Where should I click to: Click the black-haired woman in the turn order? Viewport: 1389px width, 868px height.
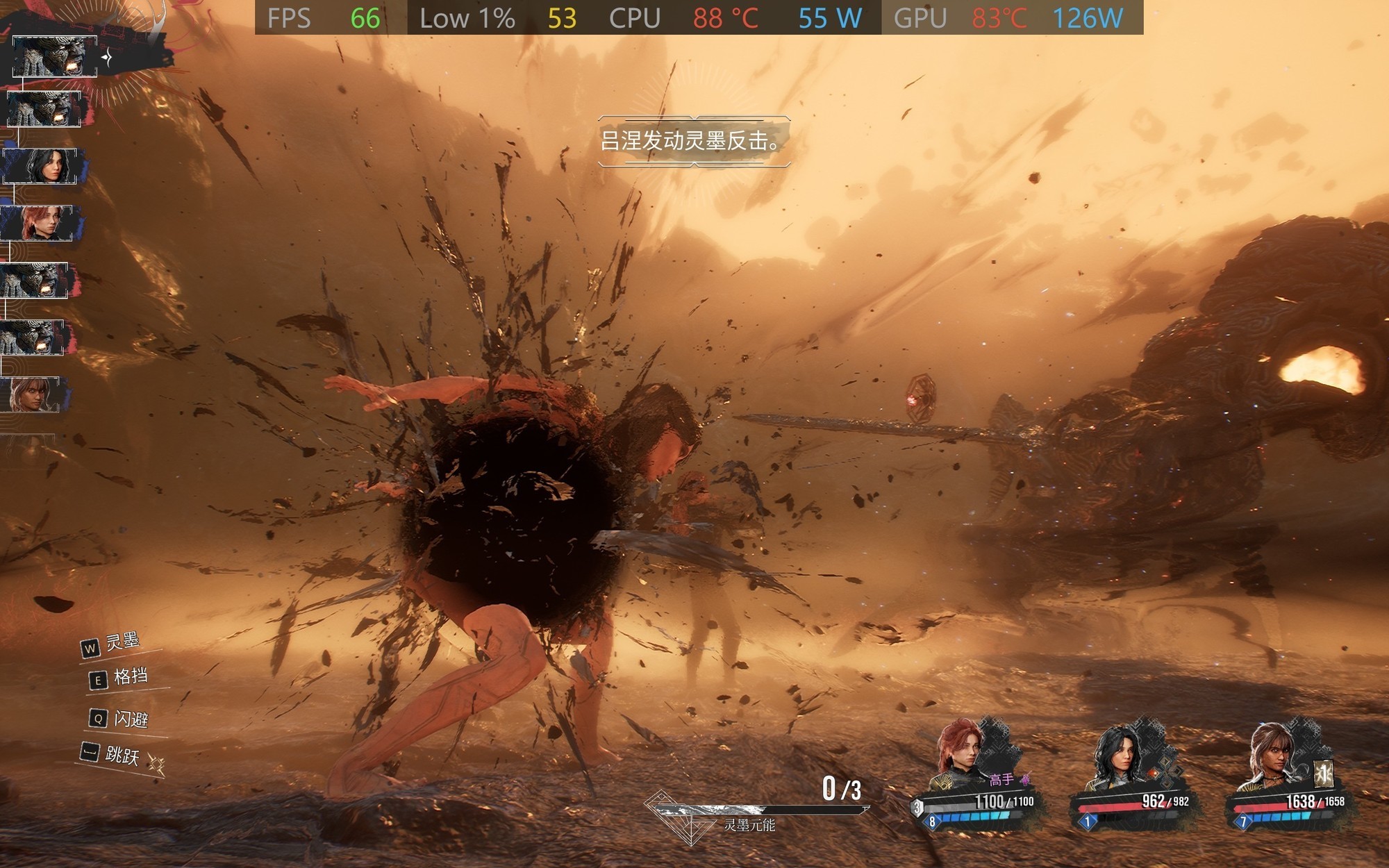(x=46, y=167)
